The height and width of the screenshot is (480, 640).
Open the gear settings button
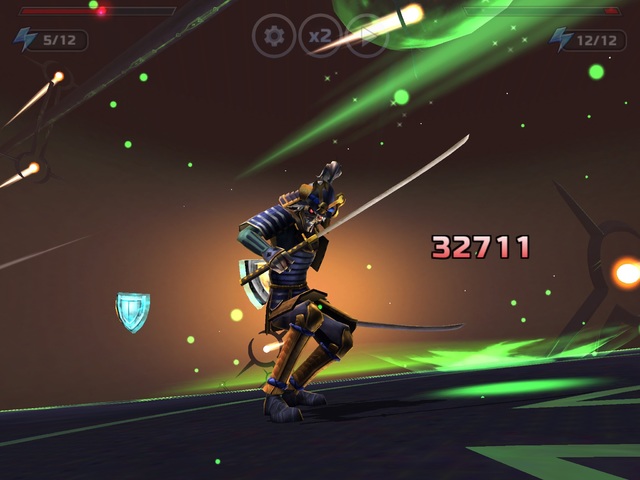(x=273, y=36)
